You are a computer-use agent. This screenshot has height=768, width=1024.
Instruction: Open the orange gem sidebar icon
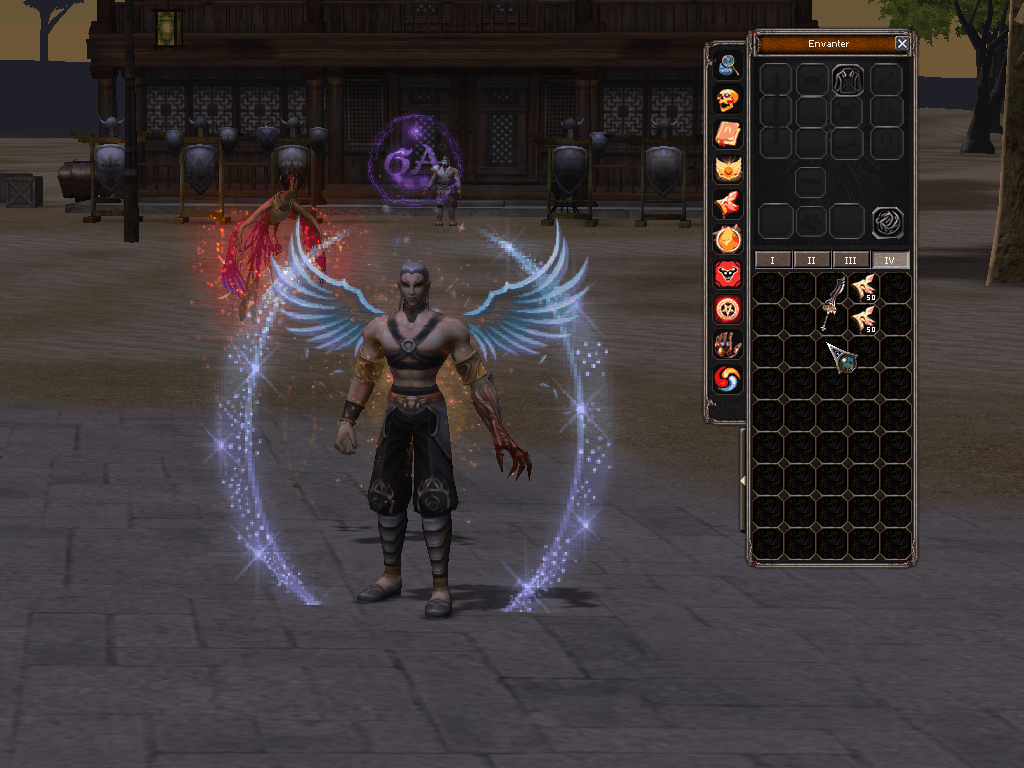click(x=728, y=240)
